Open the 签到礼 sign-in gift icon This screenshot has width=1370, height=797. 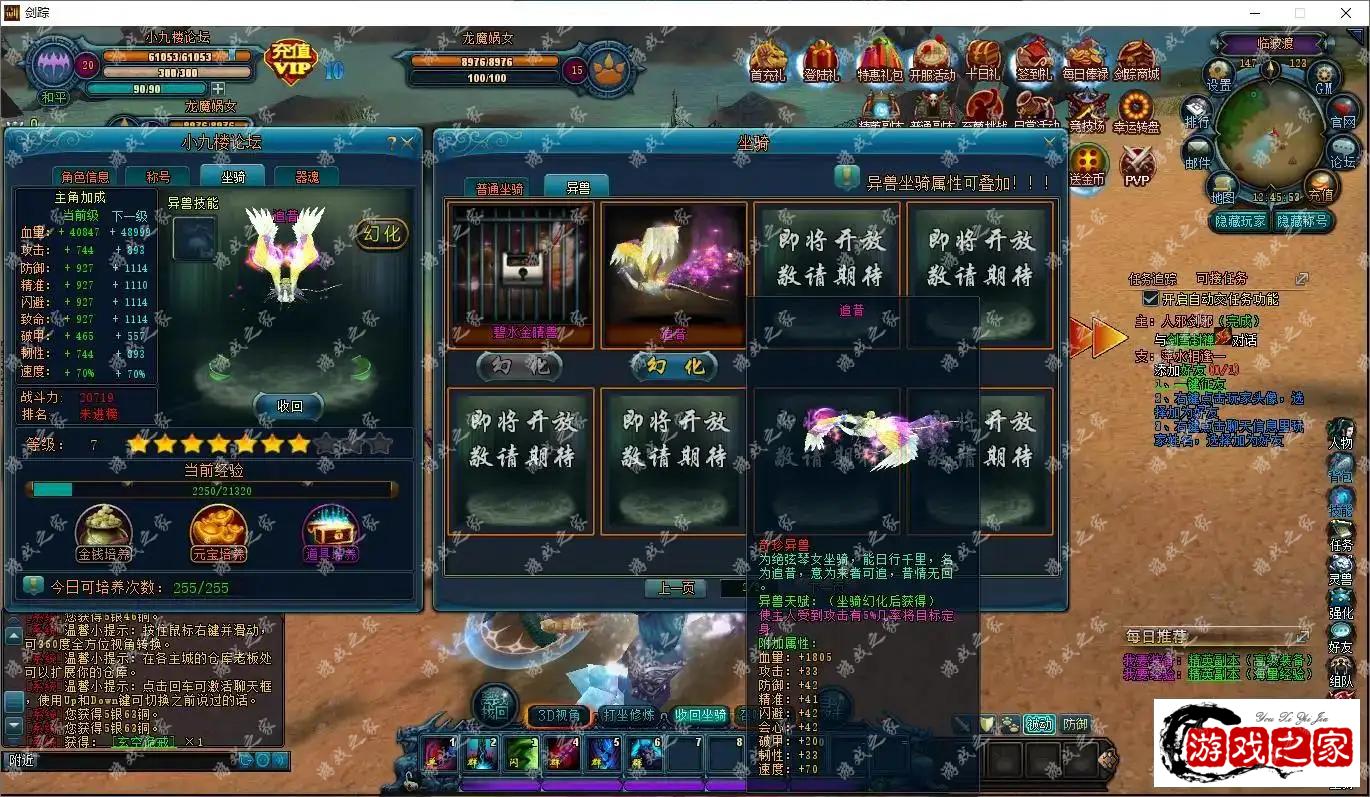1035,60
